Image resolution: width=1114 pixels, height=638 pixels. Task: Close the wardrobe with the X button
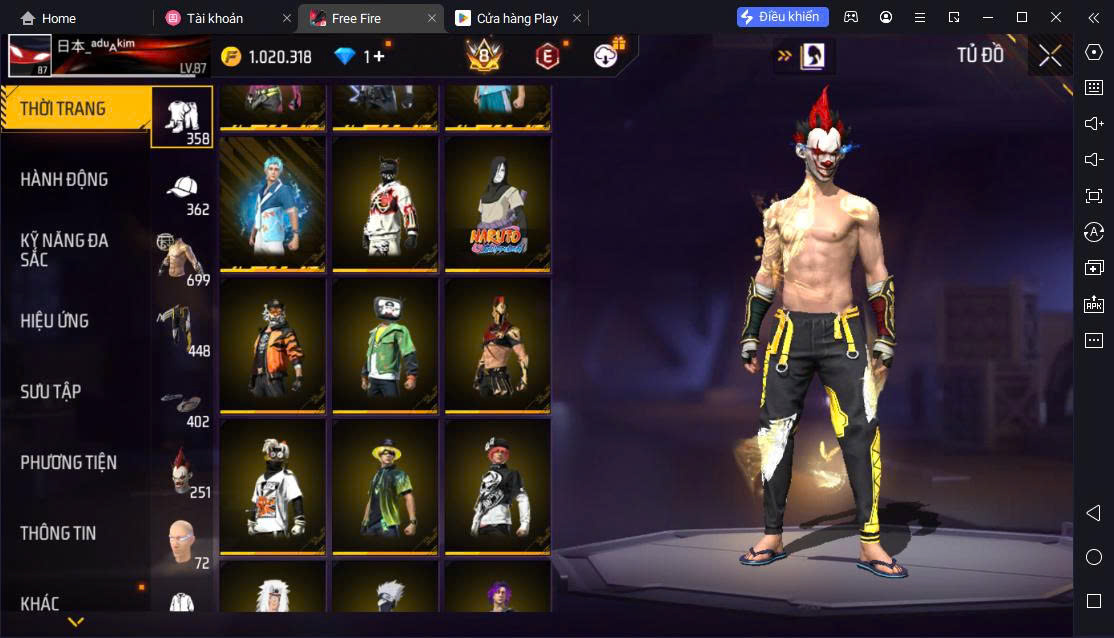(1049, 56)
